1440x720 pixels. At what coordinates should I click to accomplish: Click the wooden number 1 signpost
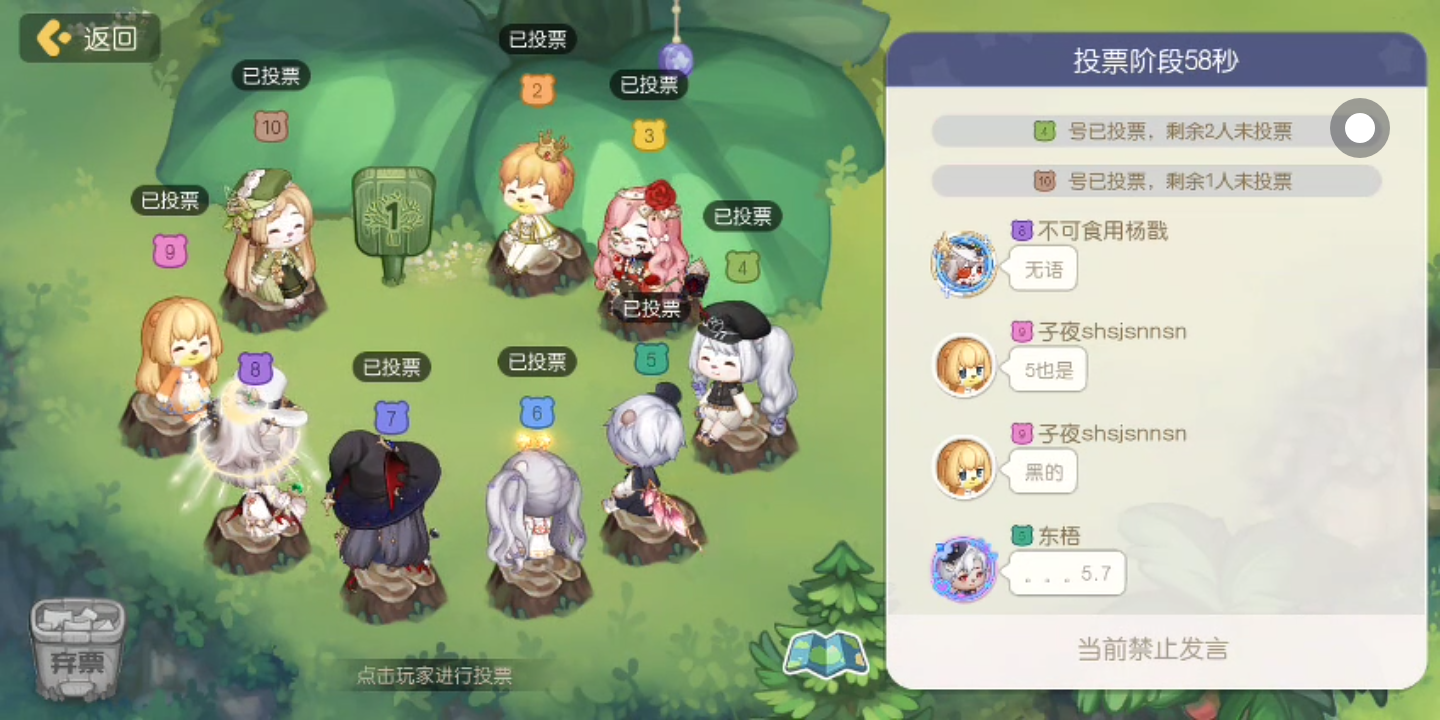395,210
